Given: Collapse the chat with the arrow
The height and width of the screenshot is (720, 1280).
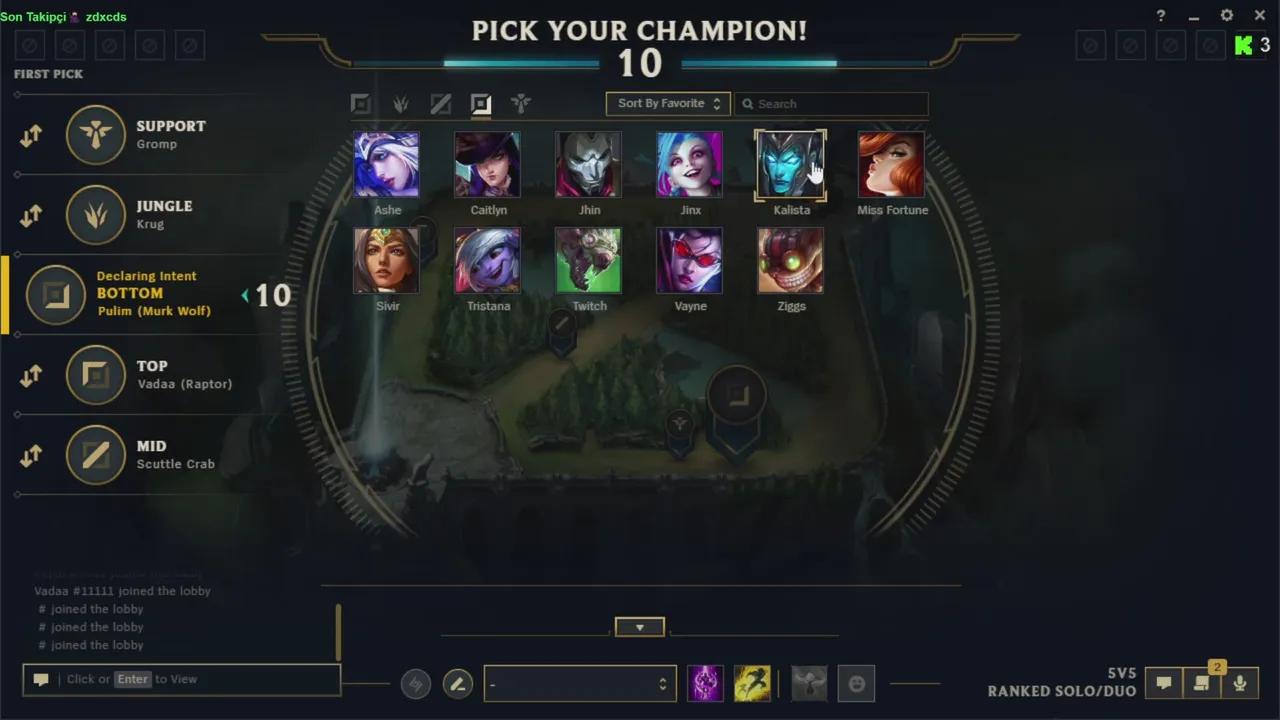Looking at the screenshot, I should 639,627.
